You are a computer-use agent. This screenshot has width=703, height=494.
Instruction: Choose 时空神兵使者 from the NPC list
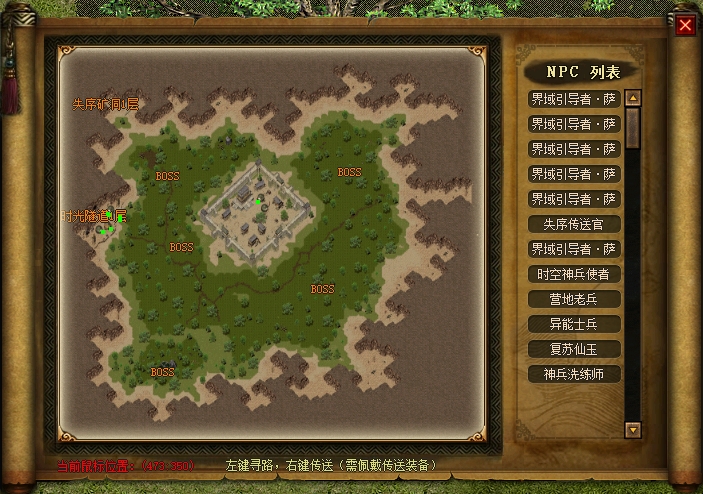coord(574,274)
